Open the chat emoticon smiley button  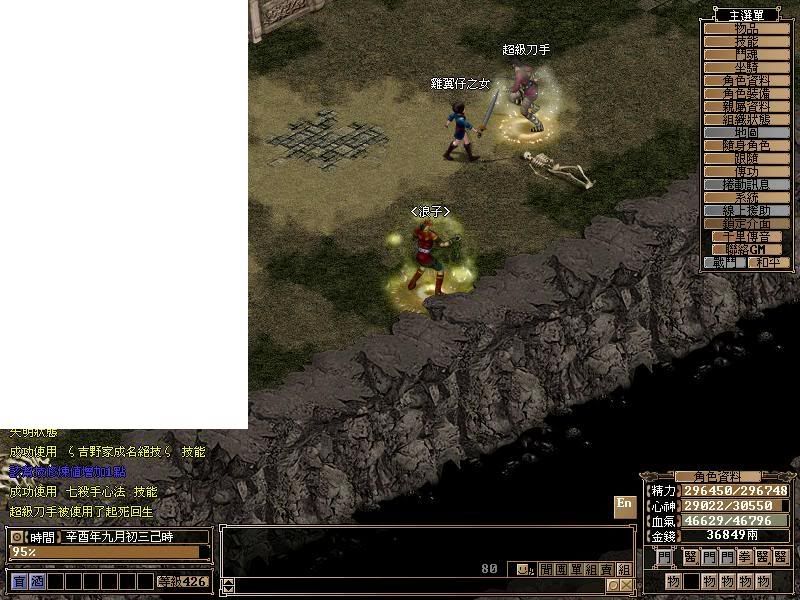pyautogui.click(x=521, y=569)
